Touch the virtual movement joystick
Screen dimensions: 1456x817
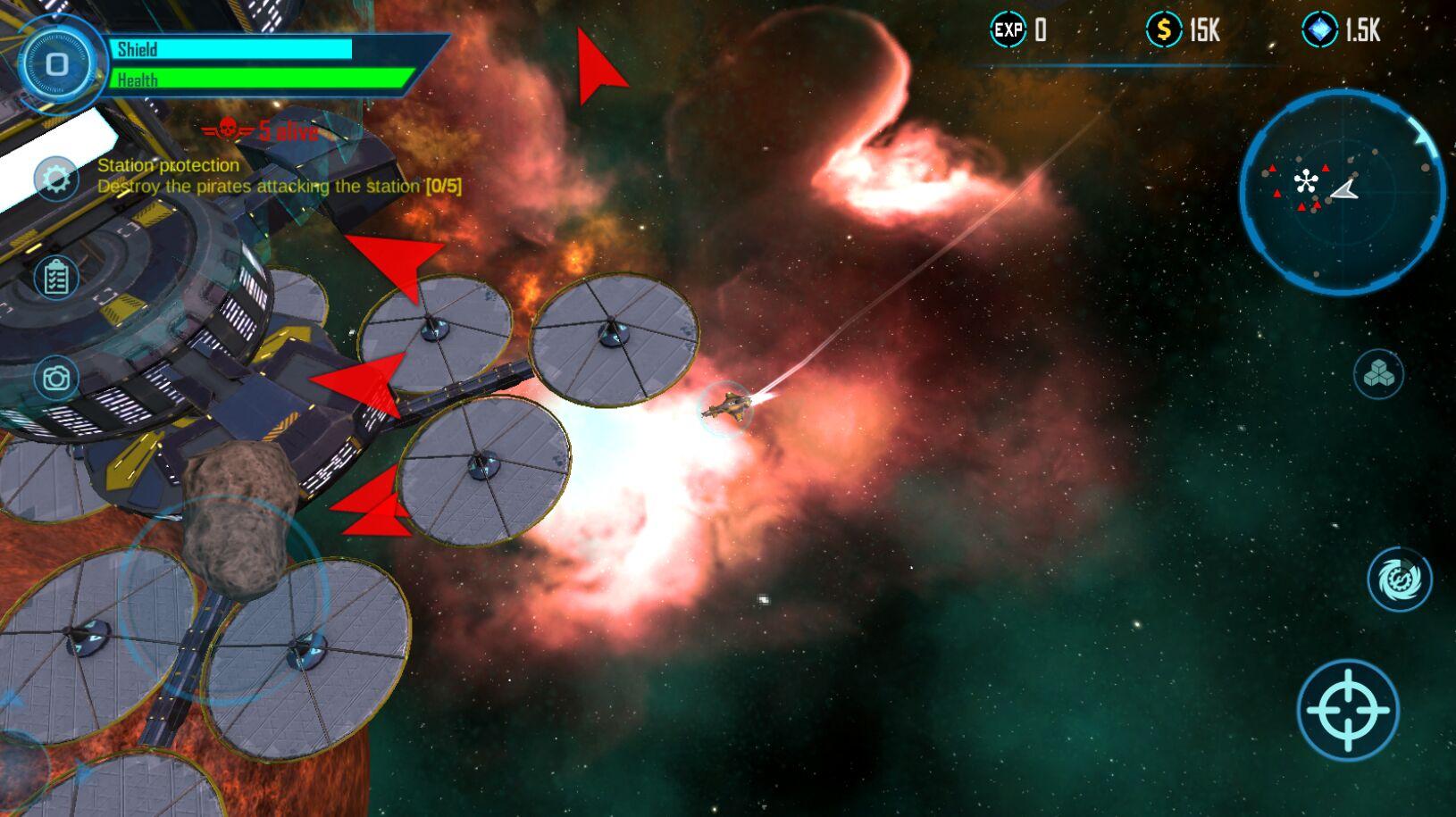tap(223, 598)
